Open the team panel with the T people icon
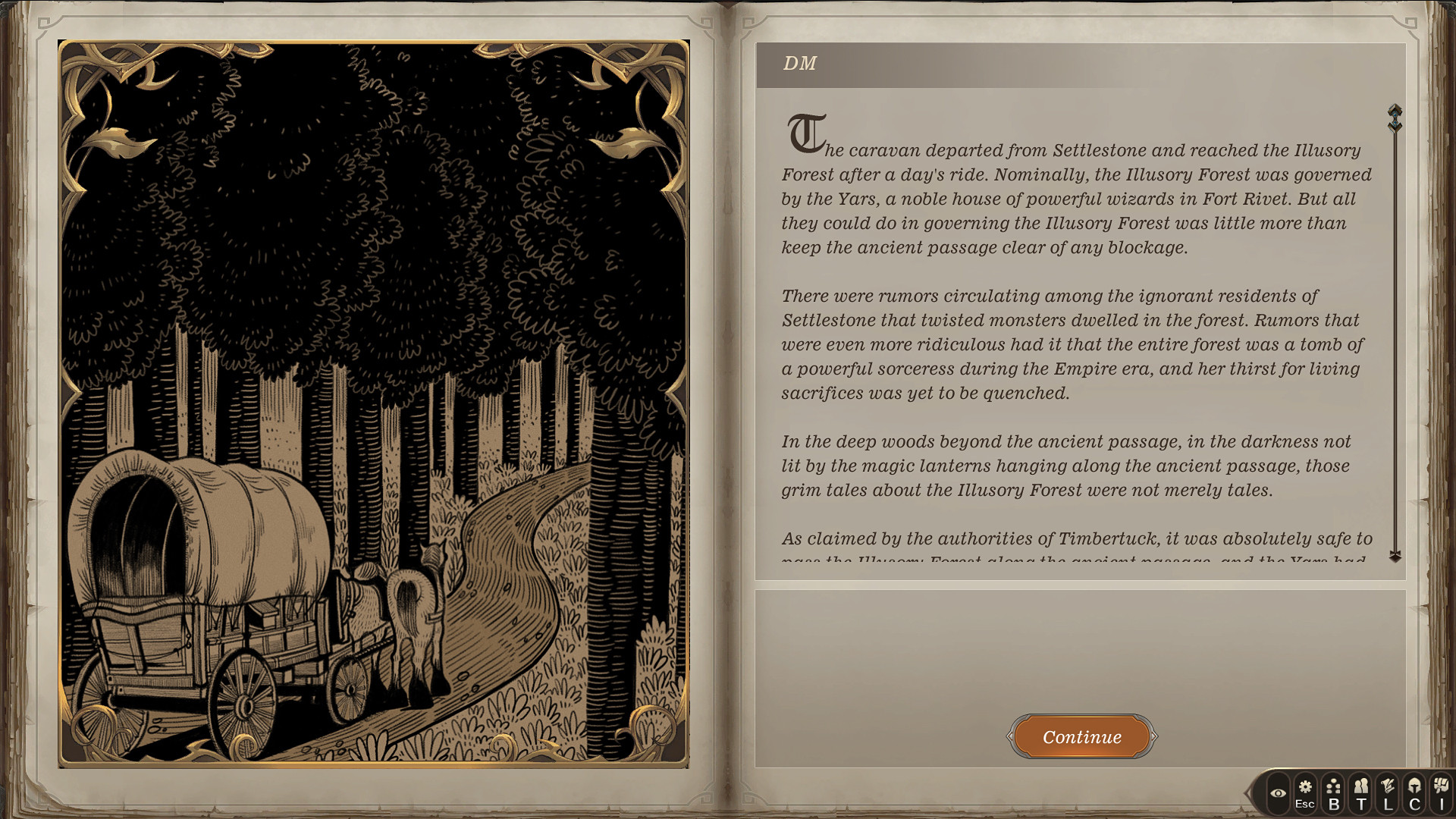 click(x=1362, y=791)
